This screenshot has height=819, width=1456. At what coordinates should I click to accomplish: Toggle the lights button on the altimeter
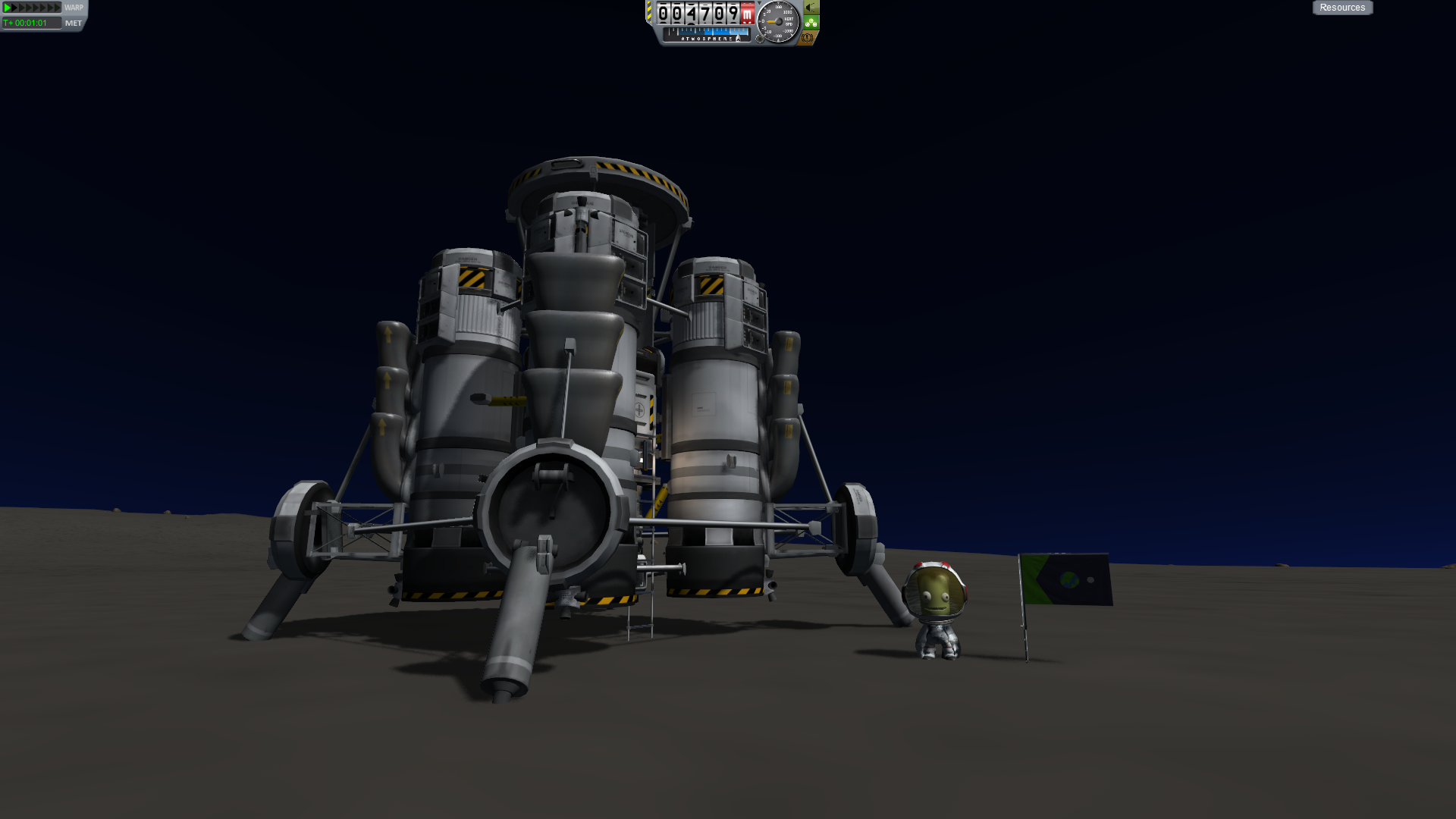pyautogui.click(x=811, y=8)
